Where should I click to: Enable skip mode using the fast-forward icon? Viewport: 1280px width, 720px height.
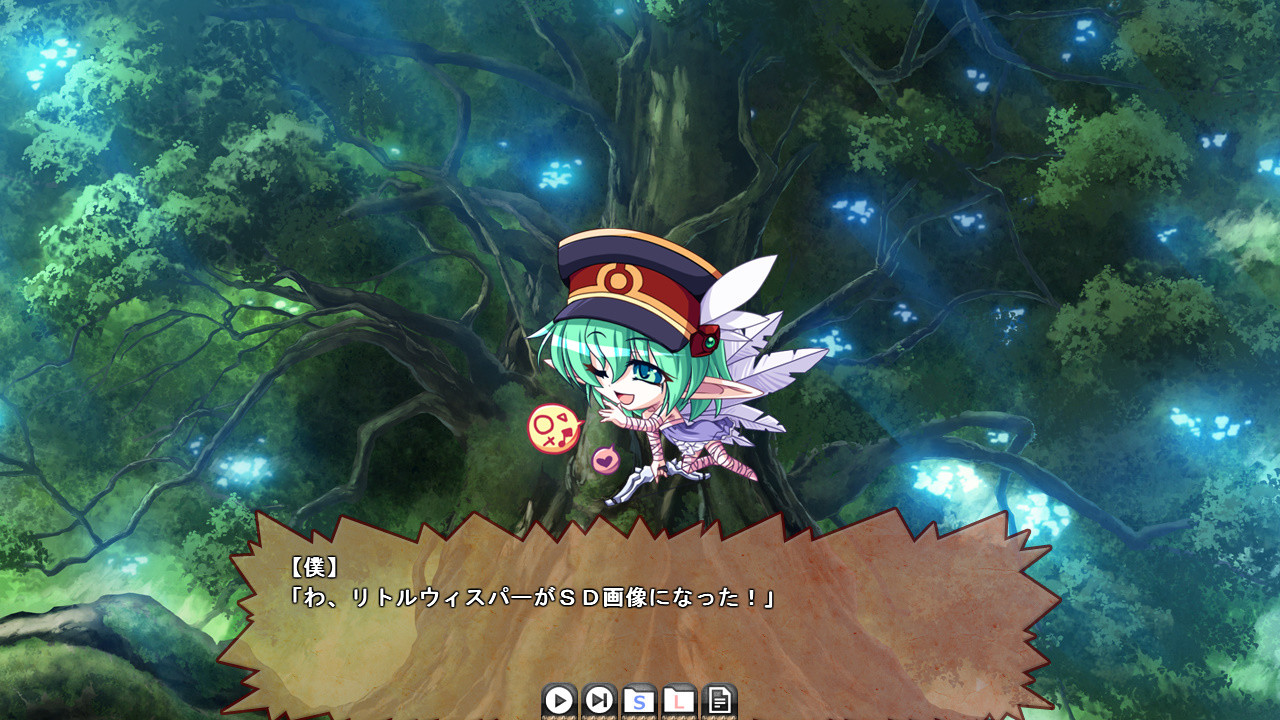pyautogui.click(x=597, y=700)
